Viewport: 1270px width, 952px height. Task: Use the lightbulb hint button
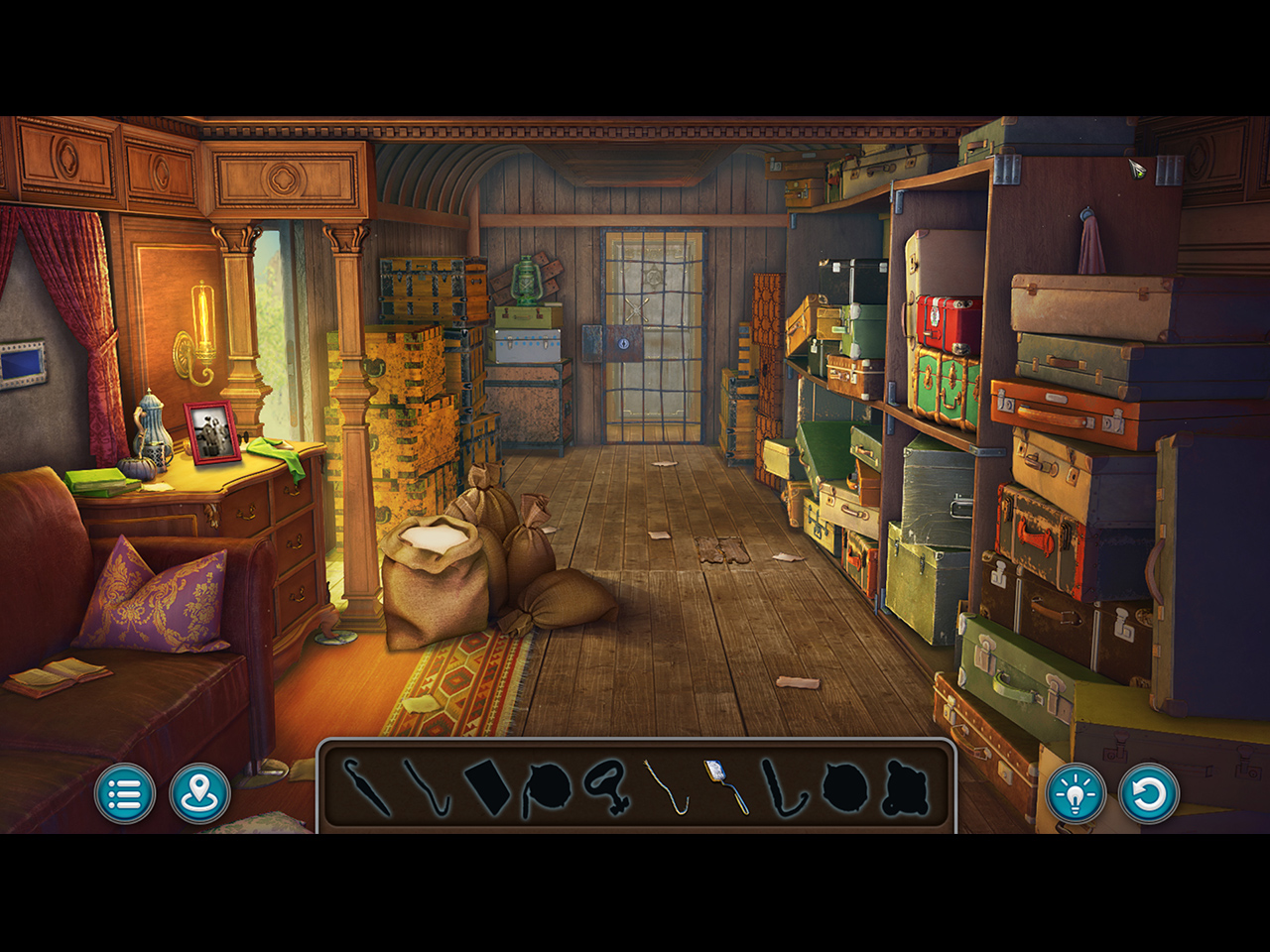(x=1075, y=793)
